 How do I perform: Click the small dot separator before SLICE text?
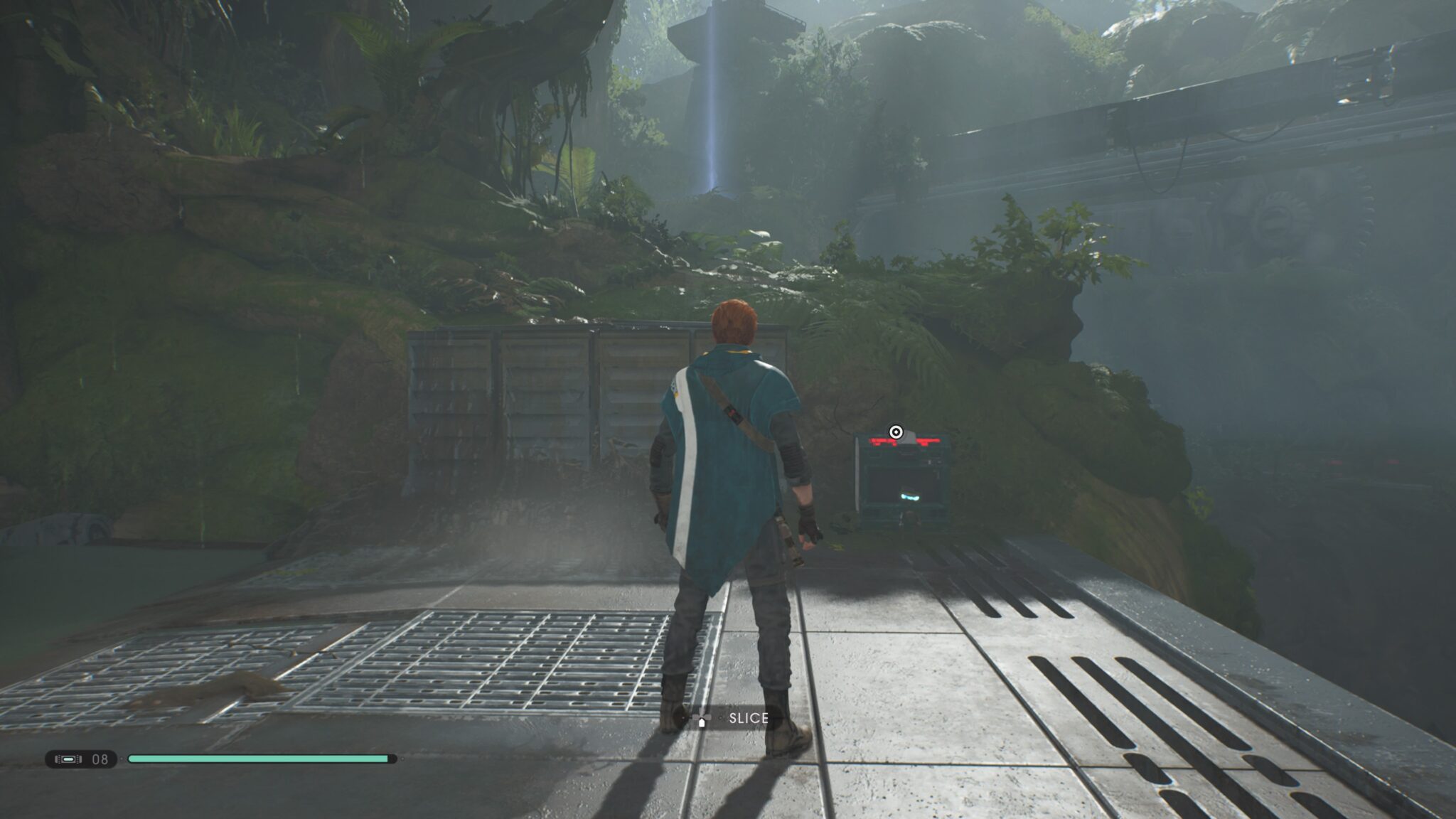tap(721, 718)
